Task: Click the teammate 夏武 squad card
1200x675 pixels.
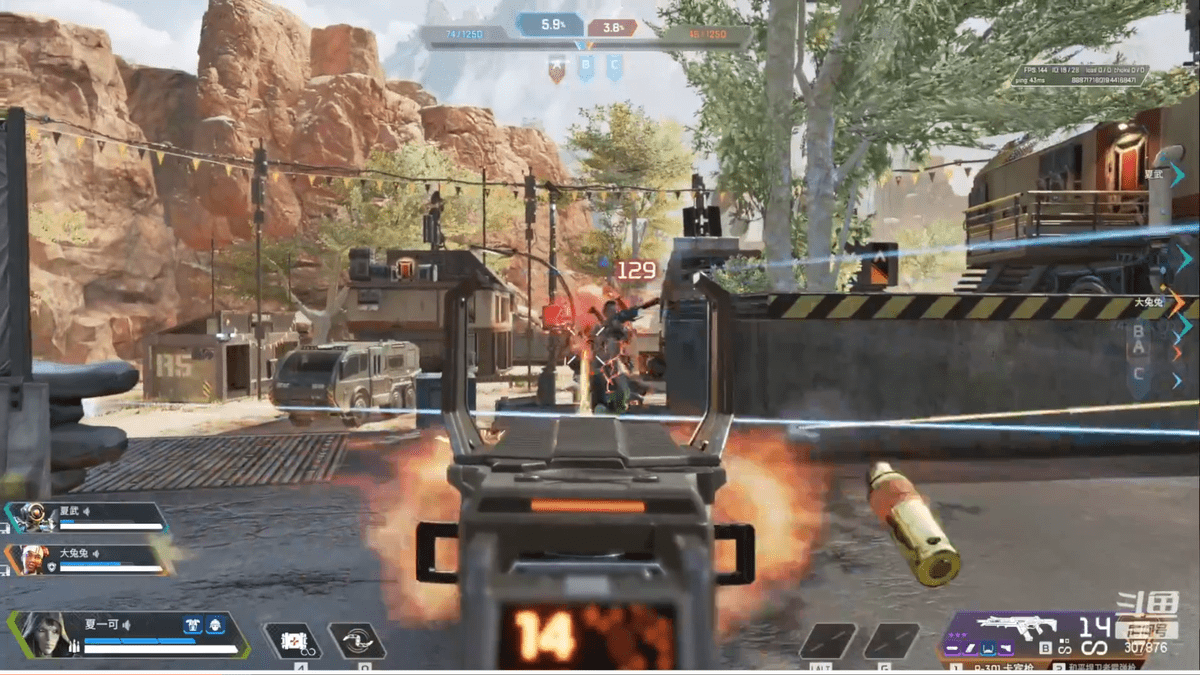Action: [x=86, y=517]
